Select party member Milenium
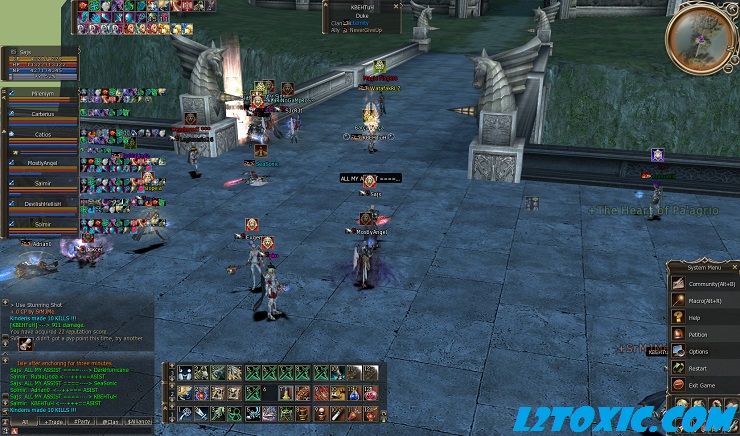This screenshot has width=740, height=436. click(x=42, y=94)
